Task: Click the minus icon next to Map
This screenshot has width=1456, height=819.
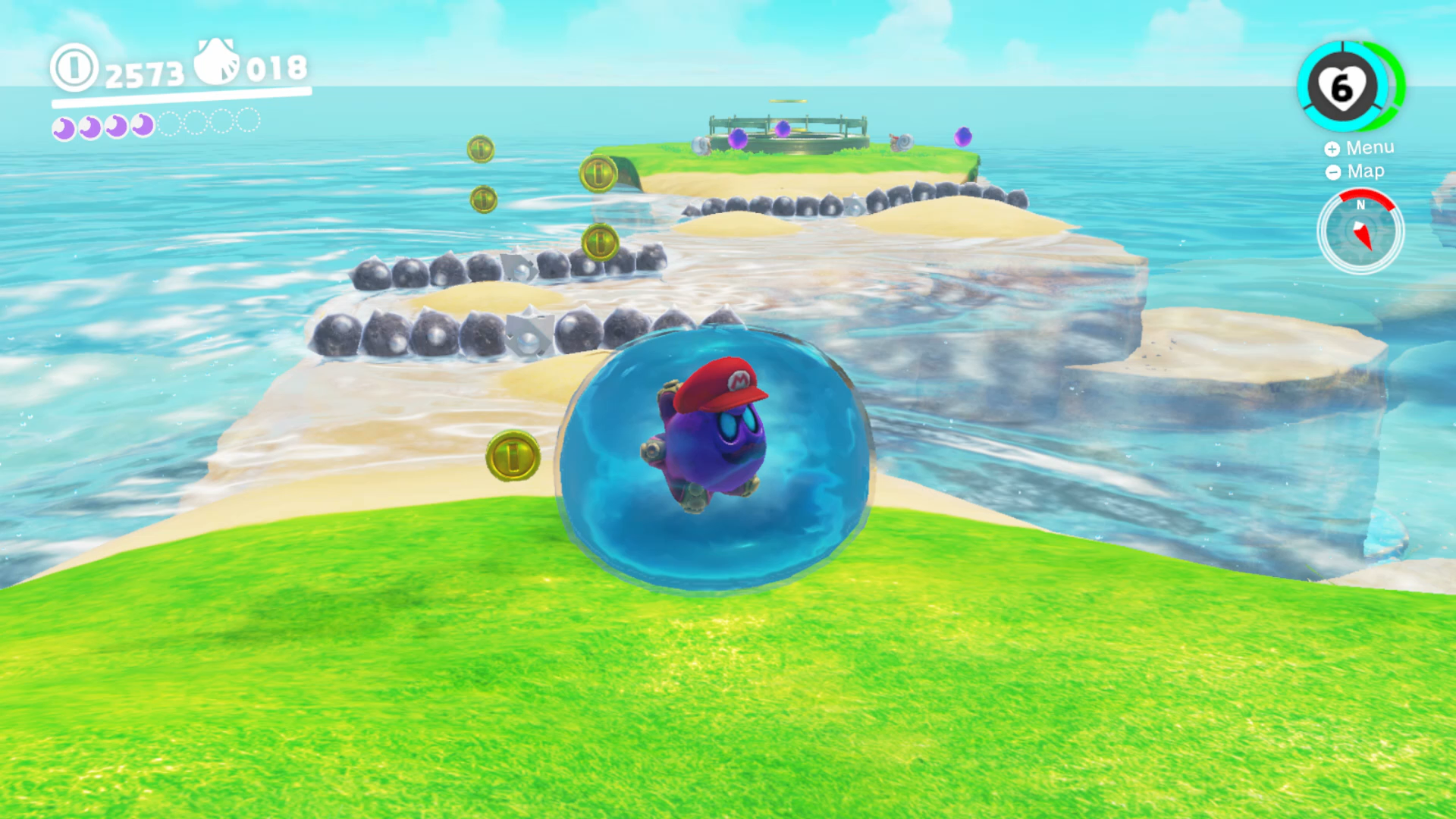Action: [1332, 172]
